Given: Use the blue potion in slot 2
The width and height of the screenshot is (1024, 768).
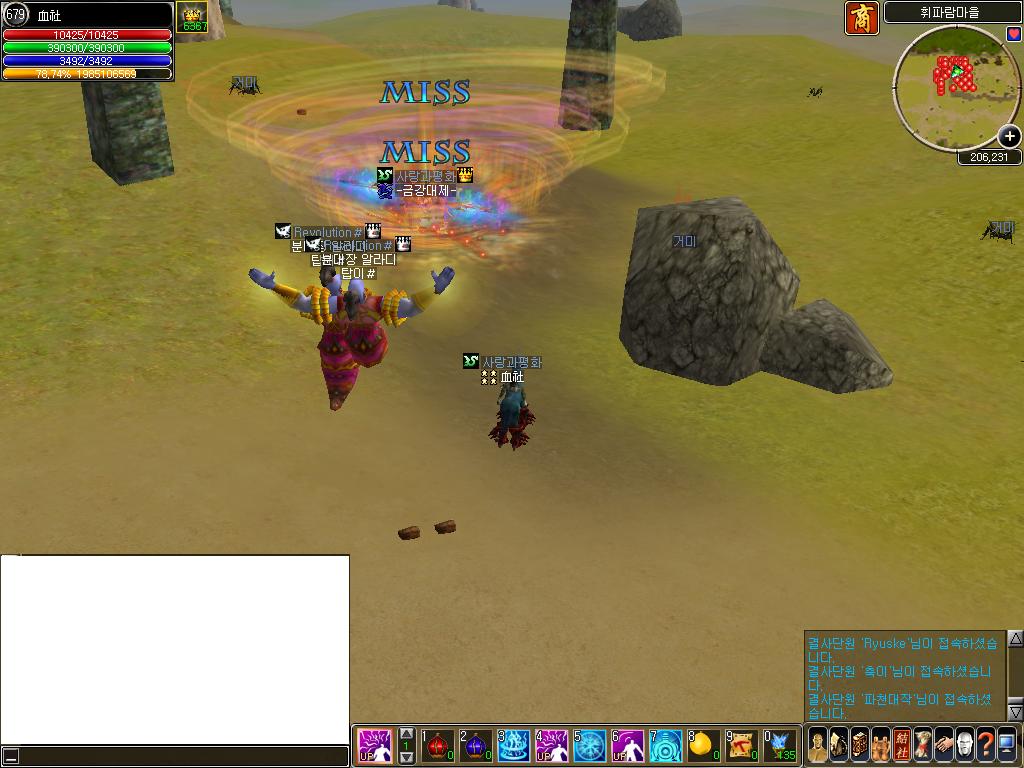Looking at the screenshot, I should pos(475,745).
